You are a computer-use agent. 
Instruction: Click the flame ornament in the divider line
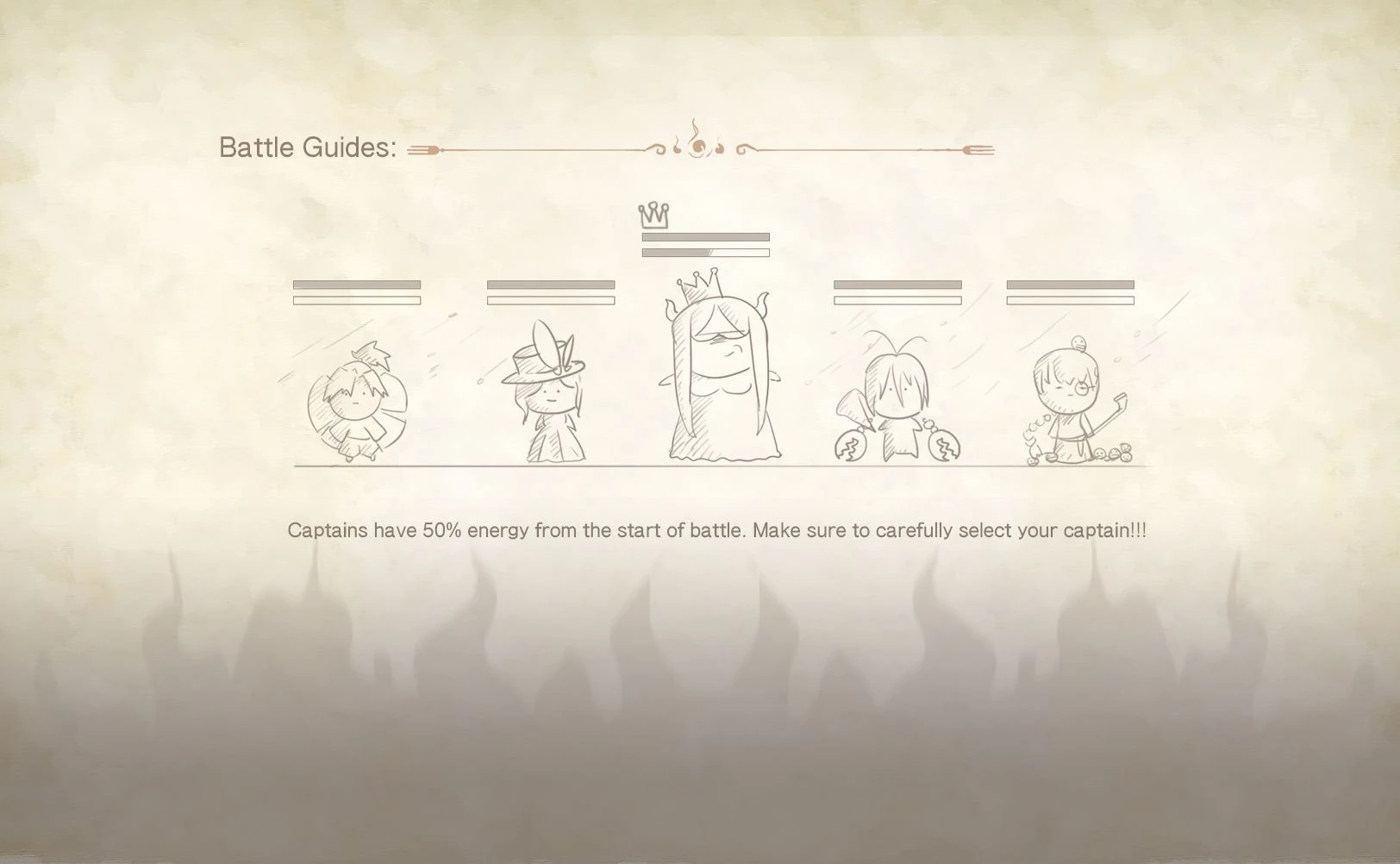(x=698, y=147)
